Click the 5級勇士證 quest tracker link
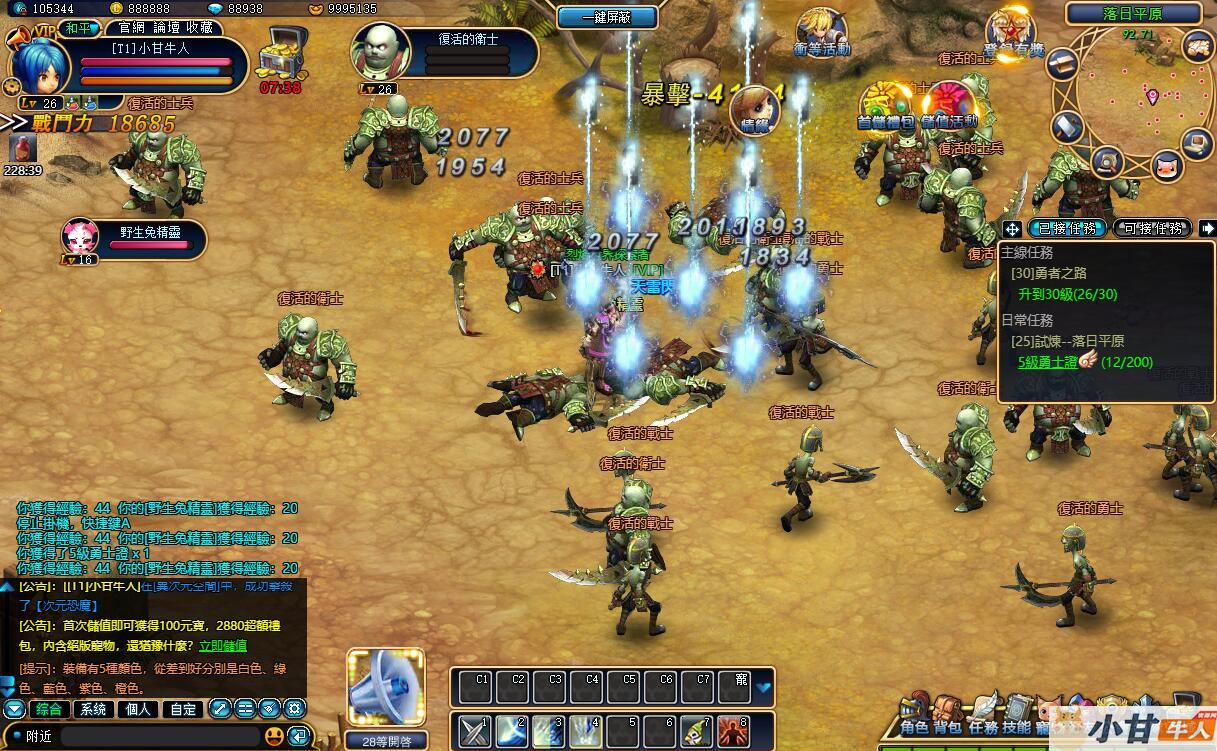1217x751 pixels. [1047, 362]
